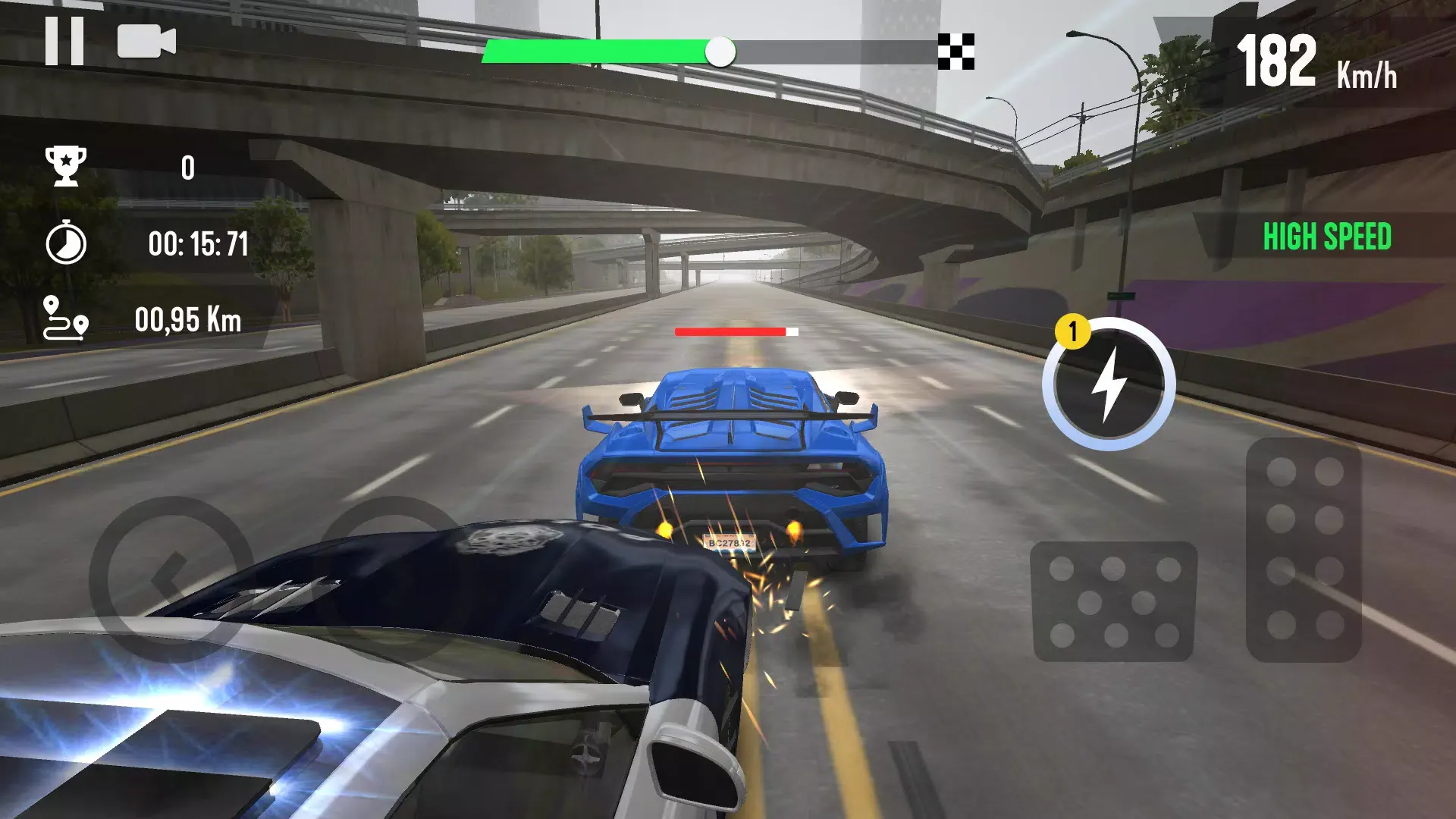Tap the player position marker on progress bar
1456x819 pixels.
coord(720,52)
